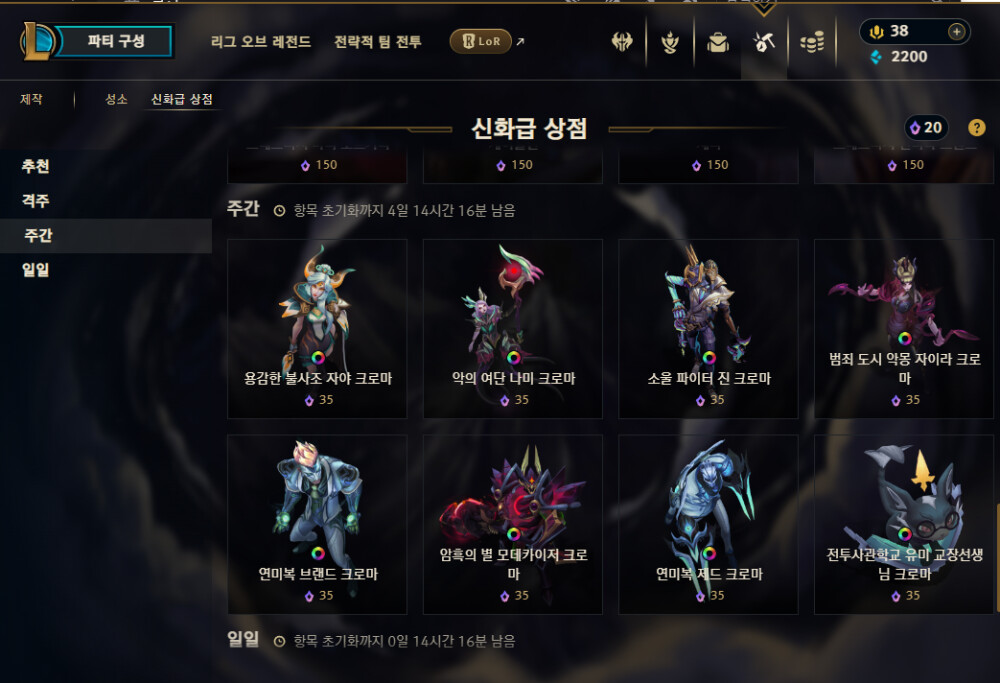The width and height of the screenshot is (1000, 683).
Task: Pick 소울 파이터 진 크로마
Action: point(708,328)
